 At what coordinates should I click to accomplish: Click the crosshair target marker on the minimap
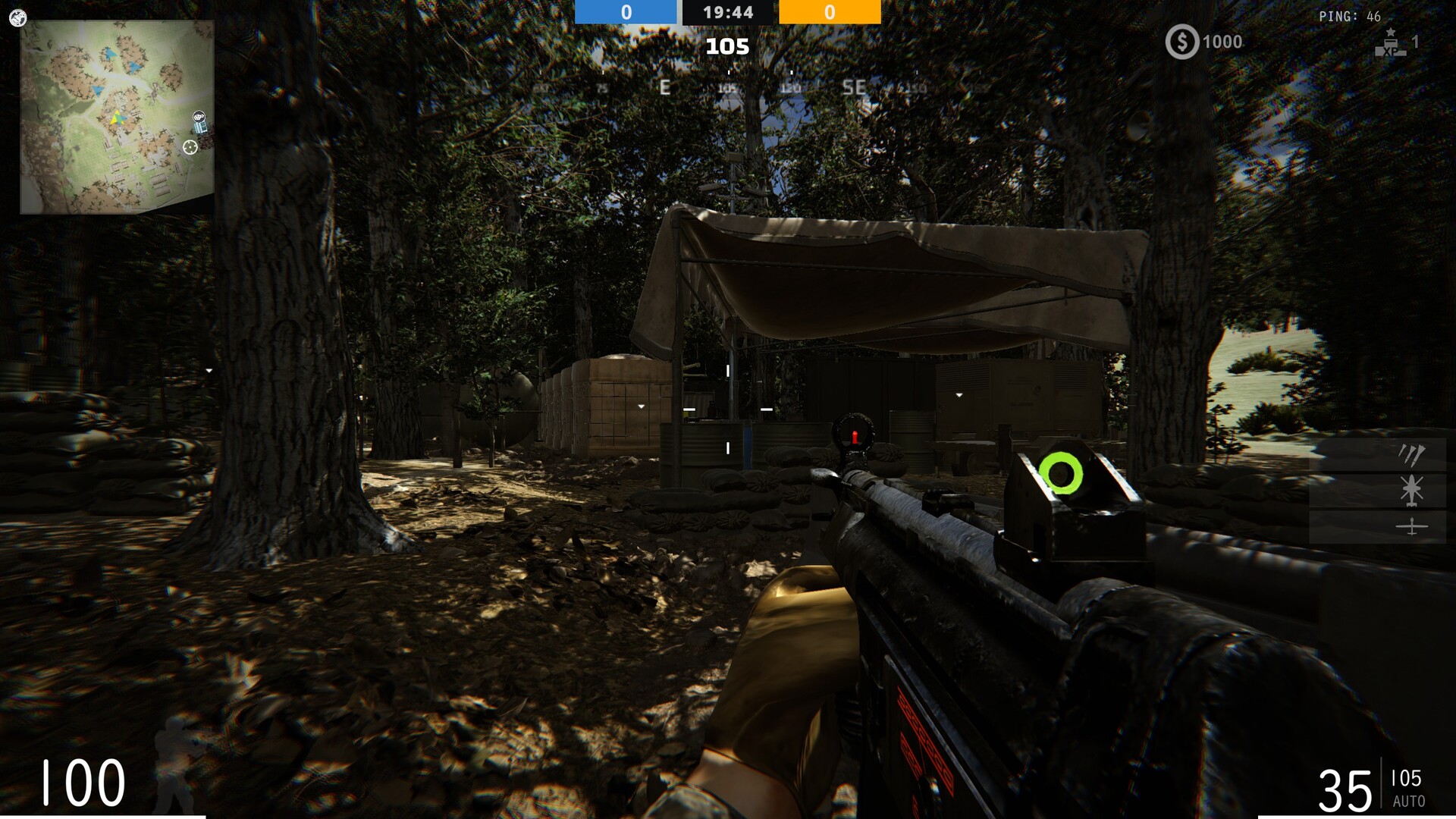(x=192, y=146)
